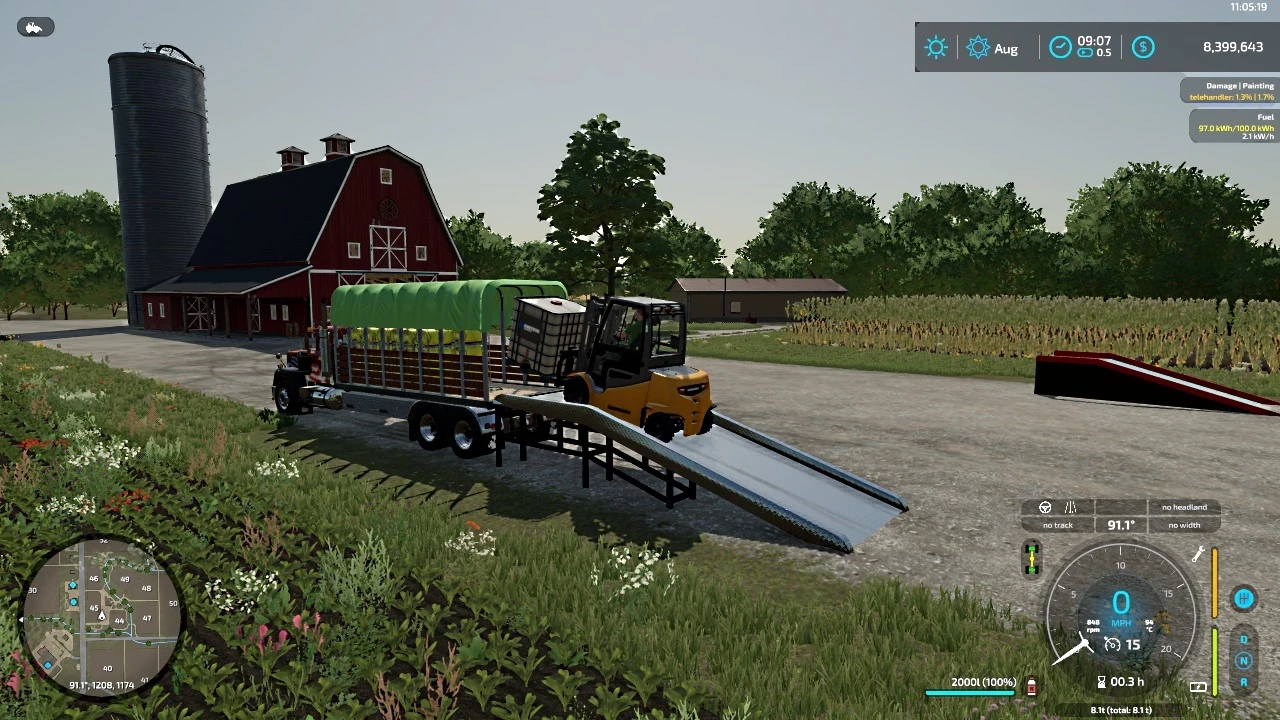1280x720 pixels.
Task: Click the N neutral gear button
Action: 1245,659
